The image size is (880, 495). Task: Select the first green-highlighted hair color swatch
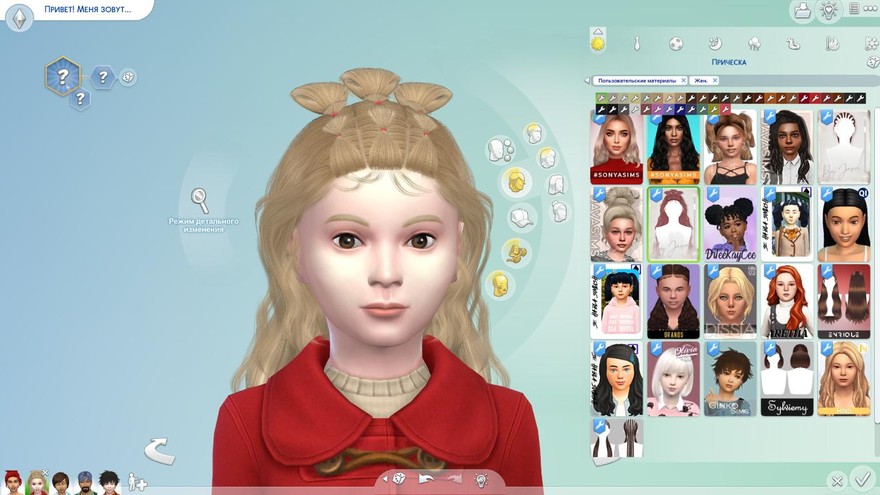[x=601, y=98]
